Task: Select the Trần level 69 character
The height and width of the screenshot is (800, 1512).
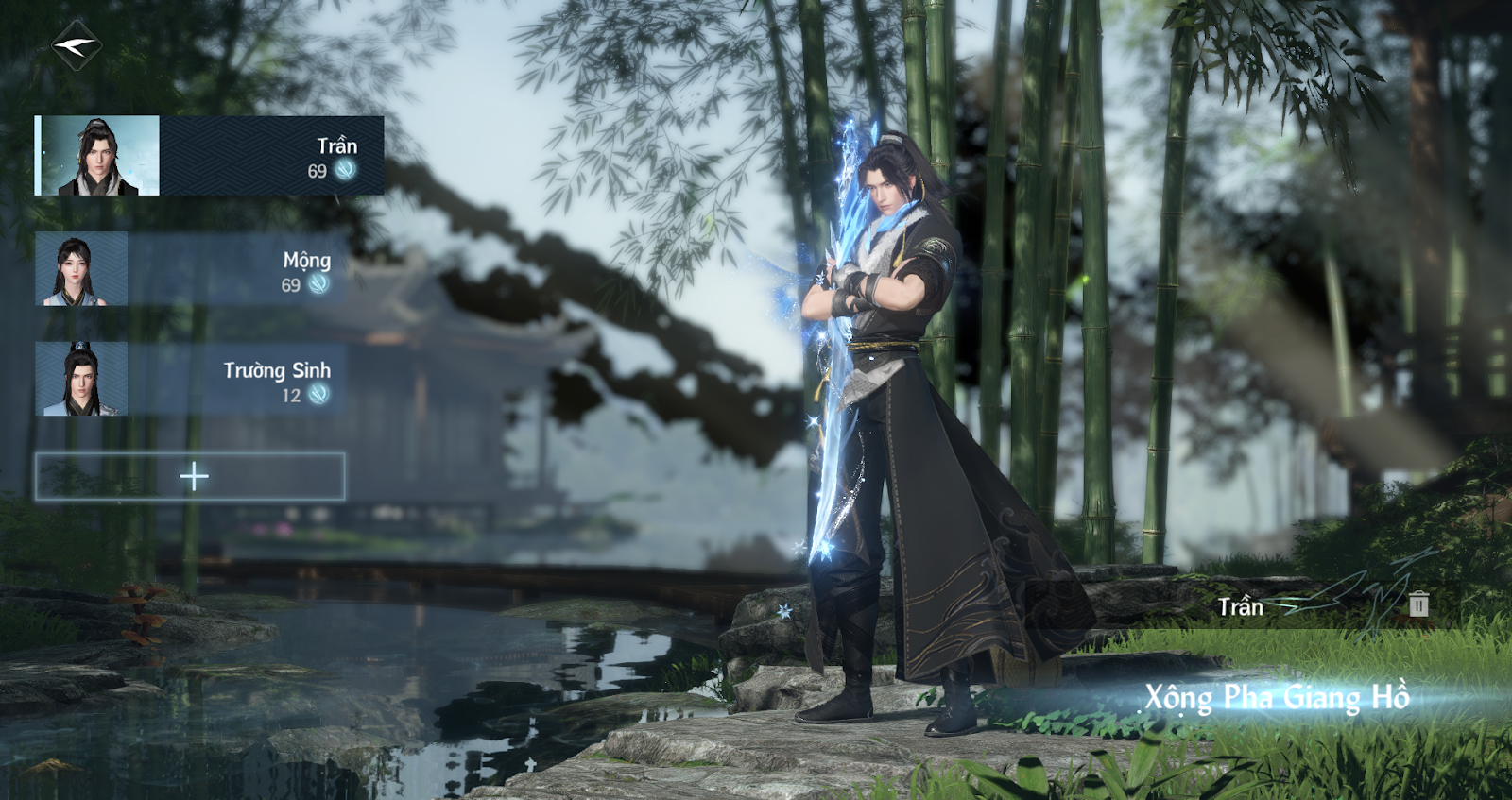Action: pos(209,156)
